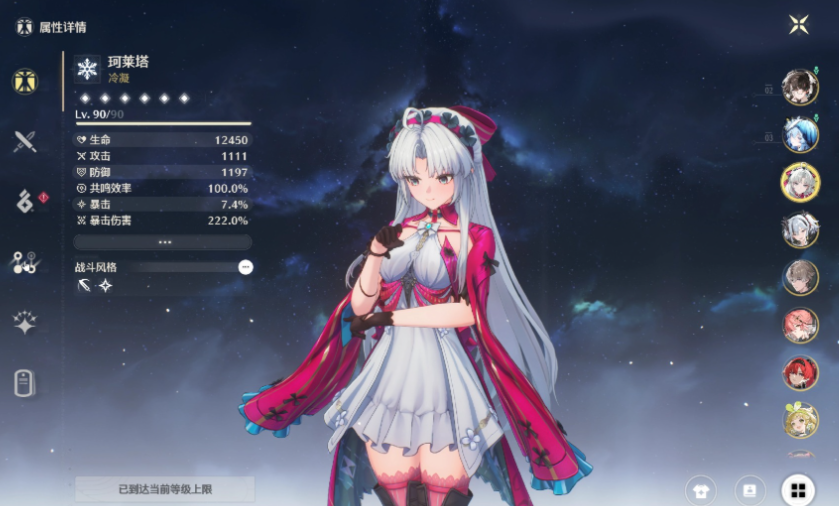Expand full stats with the three-dot bar
Image resolution: width=839 pixels, height=506 pixels.
point(164,242)
